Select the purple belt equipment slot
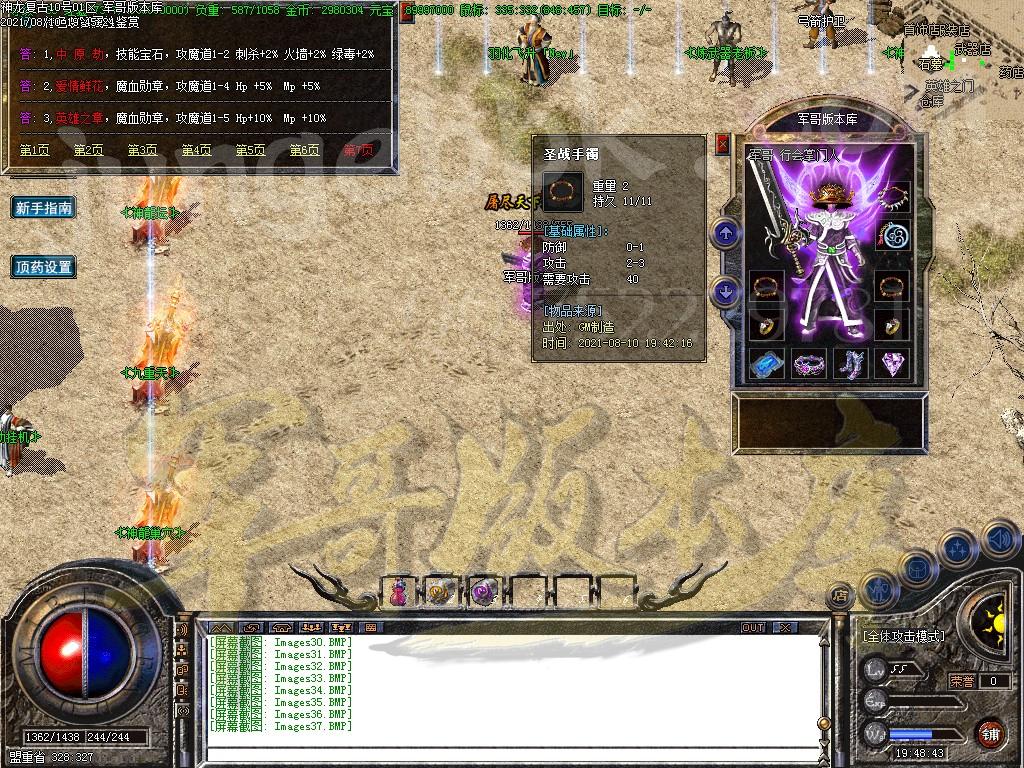This screenshot has height=768, width=1024. pos(809,364)
